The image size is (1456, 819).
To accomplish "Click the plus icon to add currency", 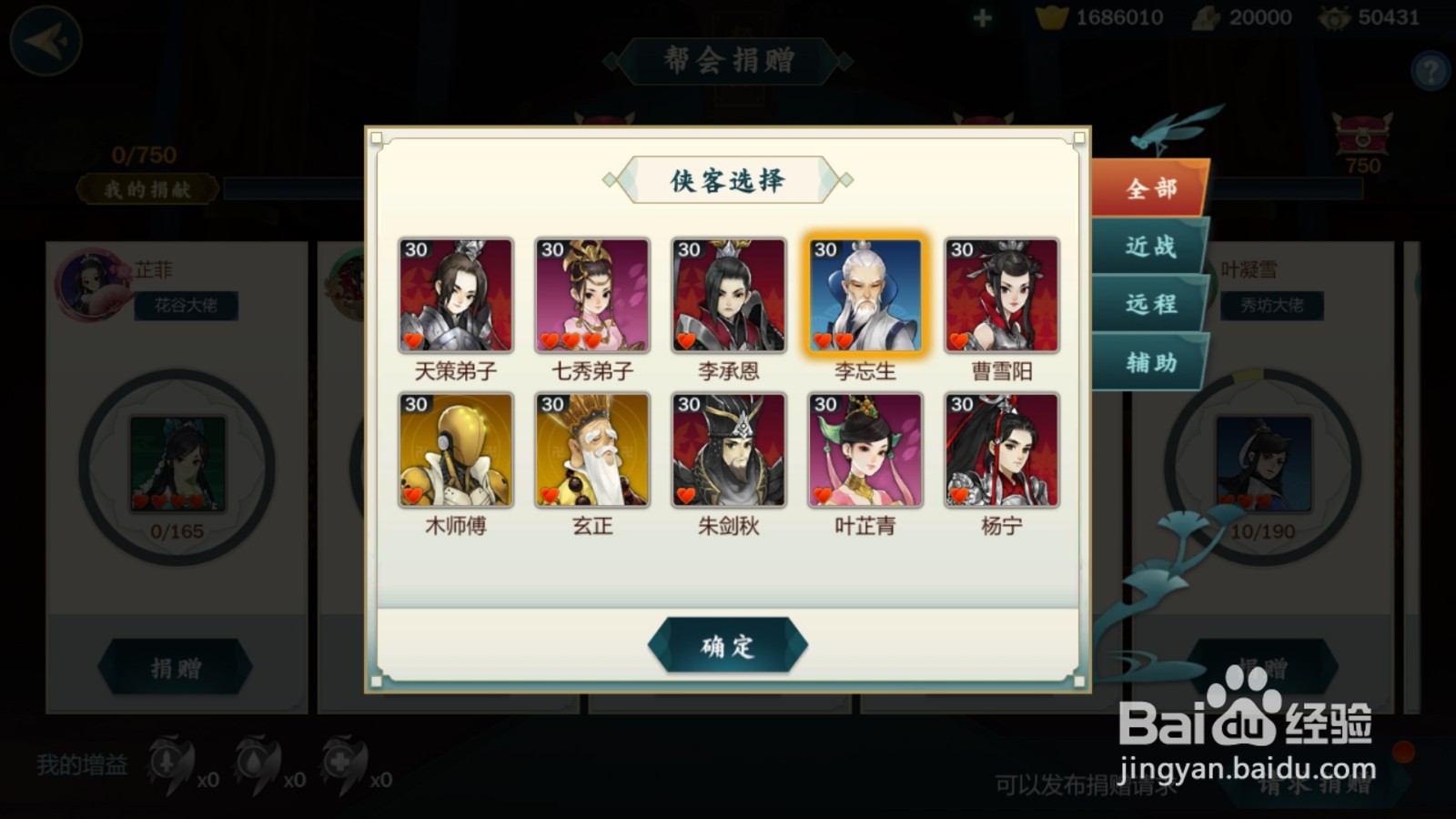I will click(x=981, y=16).
